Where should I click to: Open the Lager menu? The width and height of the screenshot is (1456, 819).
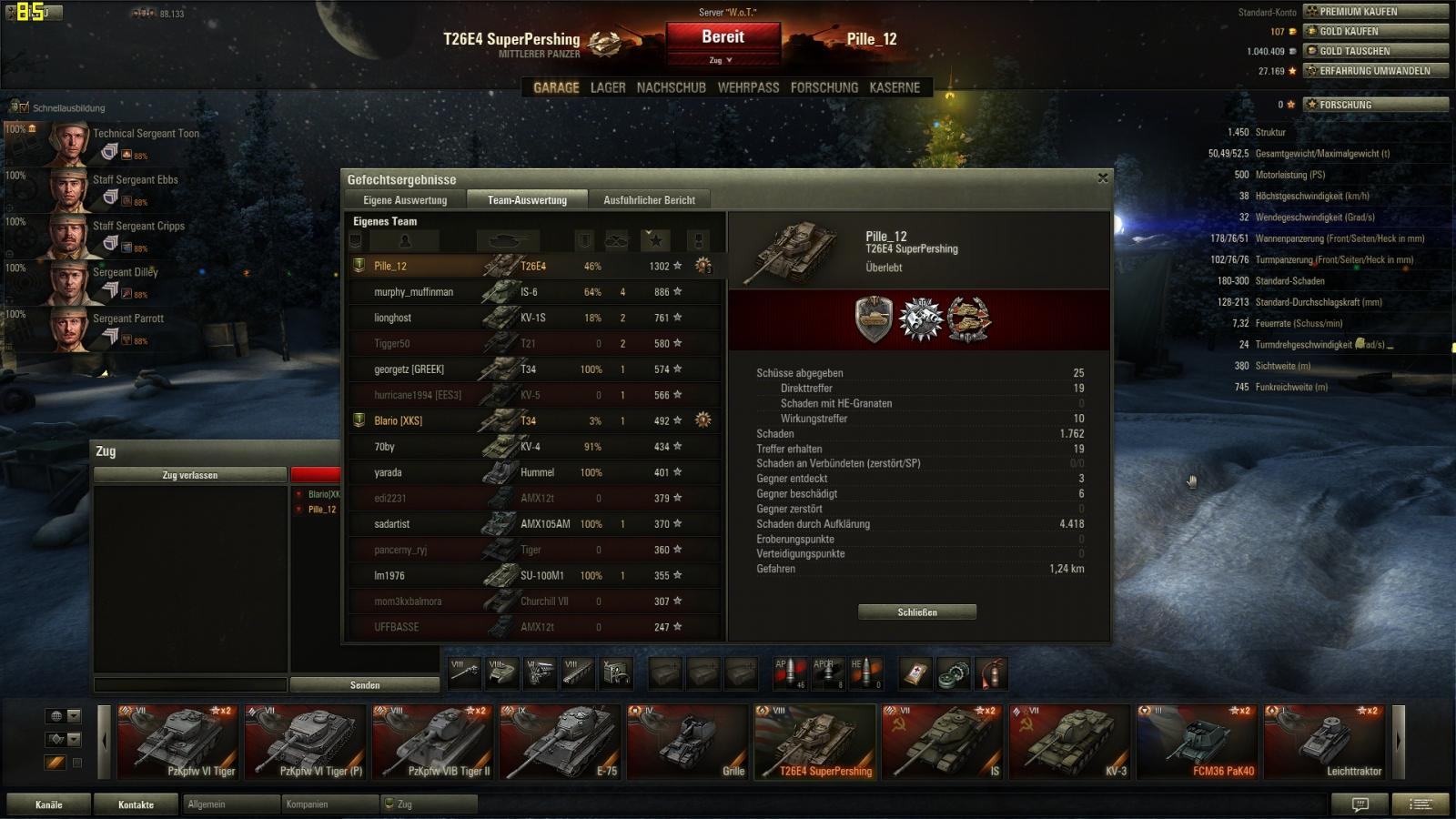tap(608, 88)
